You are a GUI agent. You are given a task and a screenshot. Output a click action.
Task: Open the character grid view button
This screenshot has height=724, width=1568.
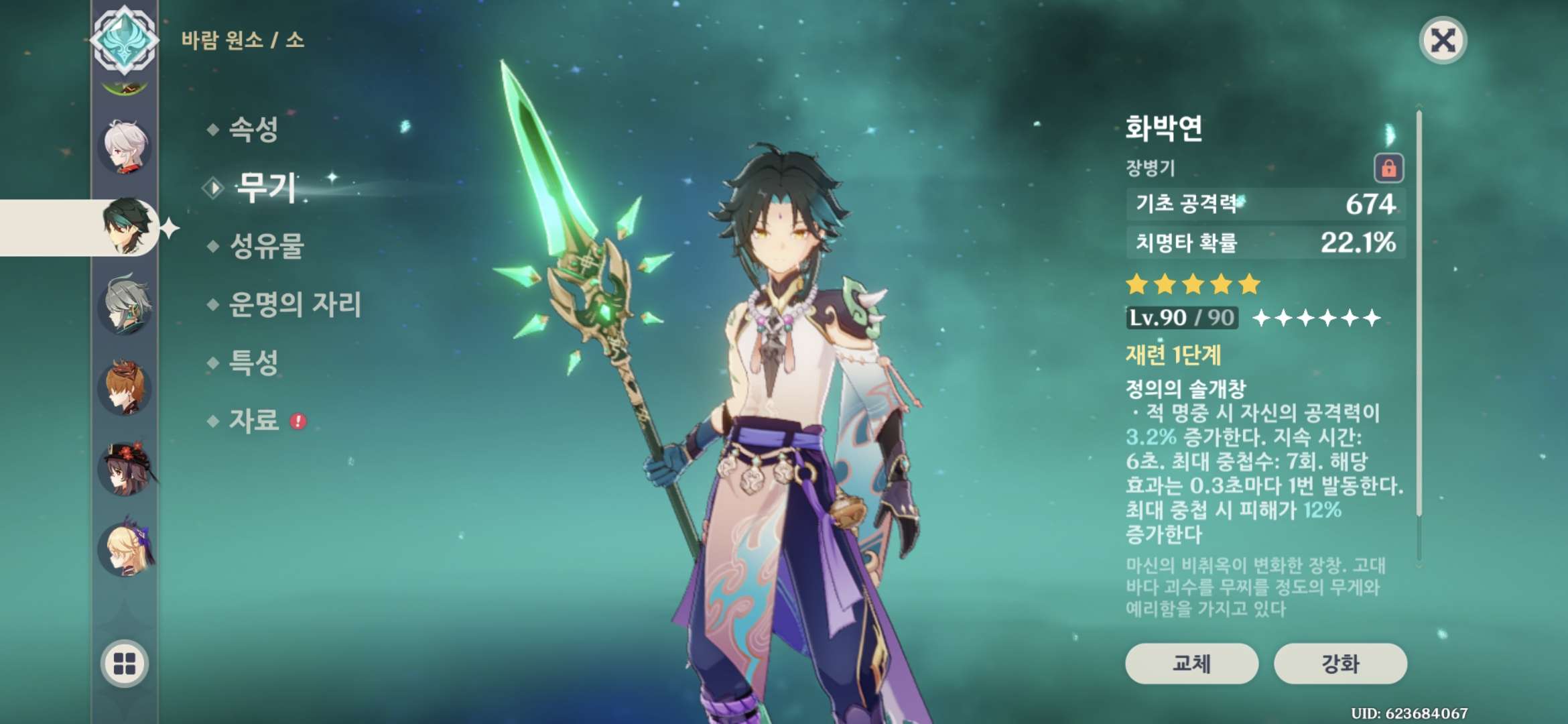[x=125, y=664]
